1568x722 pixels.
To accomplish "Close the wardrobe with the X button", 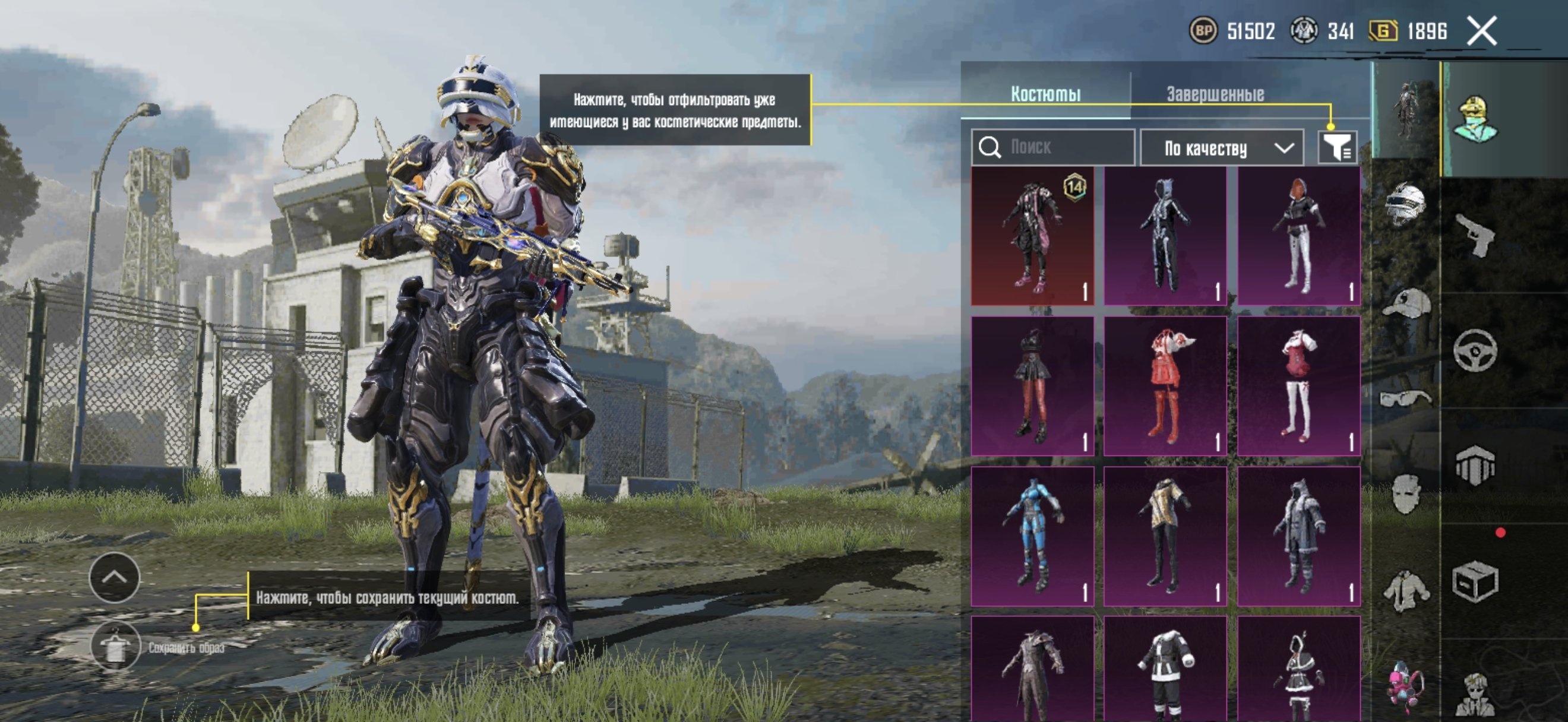I will pyautogui.click(x=1481, y=30).
